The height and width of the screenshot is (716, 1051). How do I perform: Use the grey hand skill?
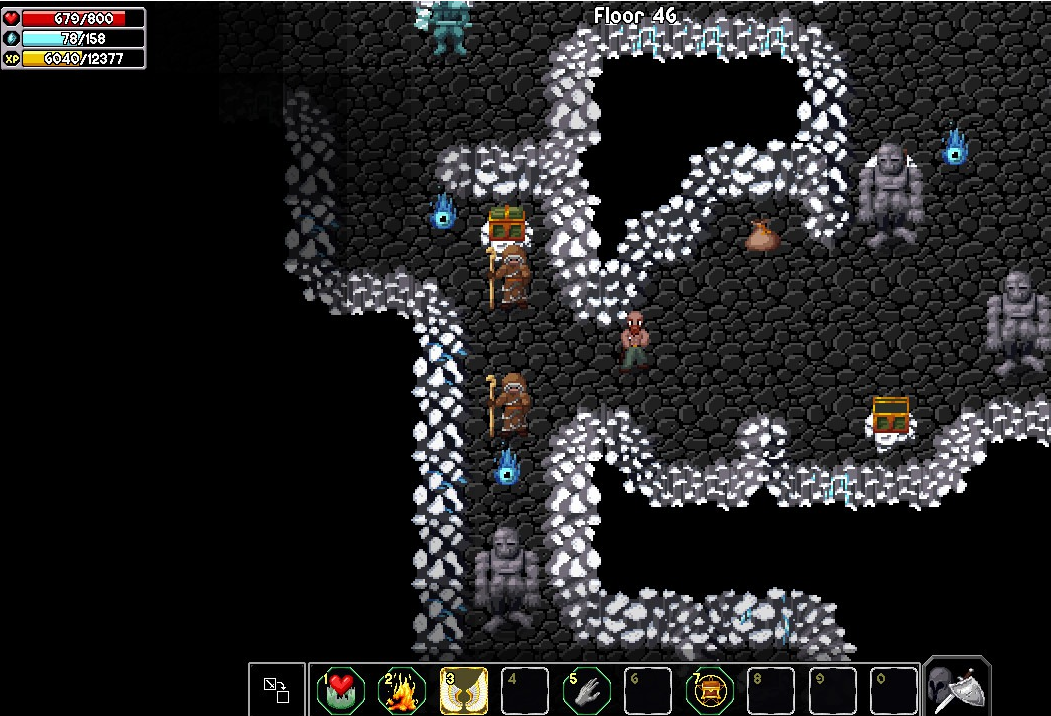click(x=587, y=690)
